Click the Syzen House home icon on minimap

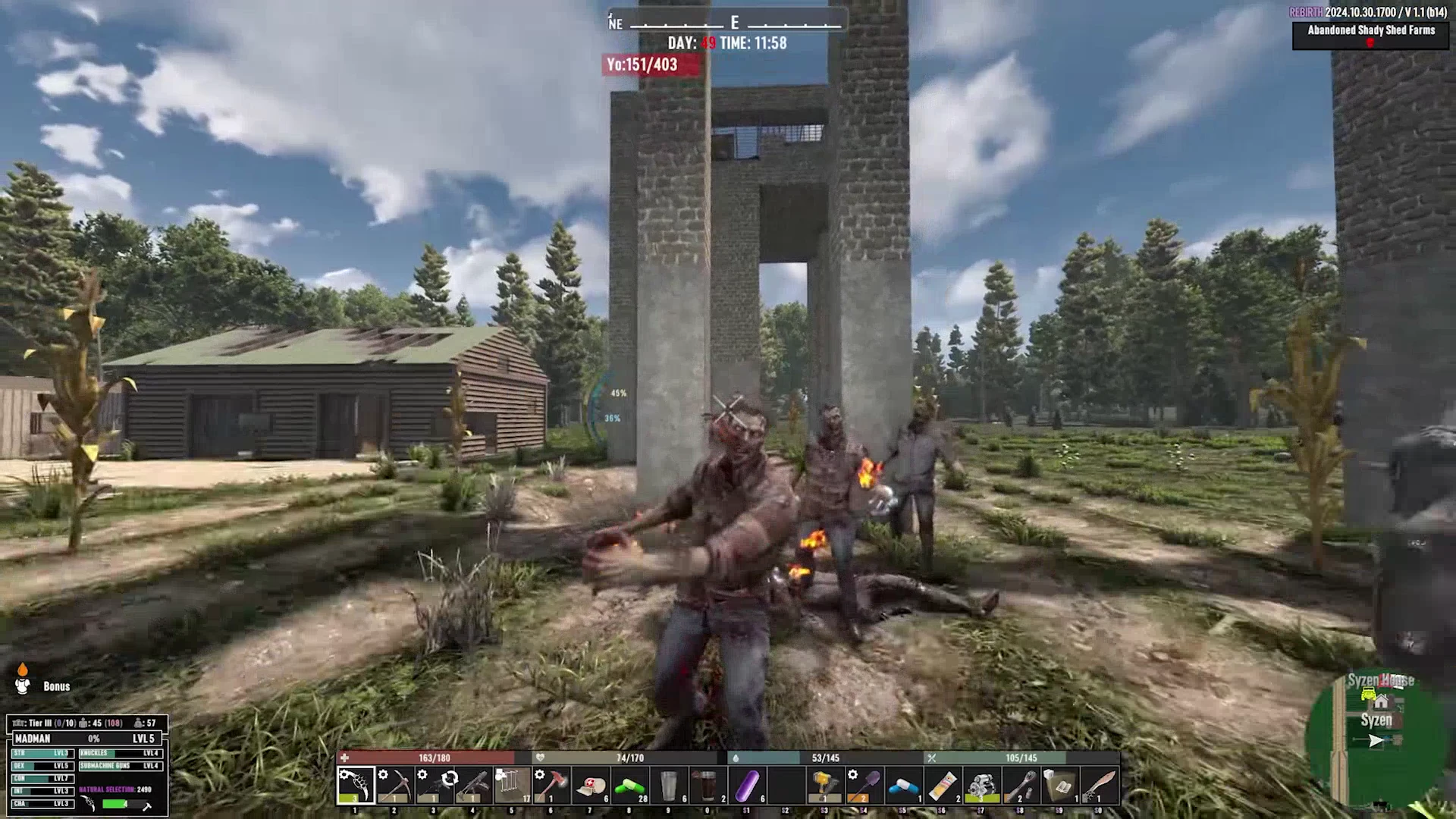pos(1382,701)
